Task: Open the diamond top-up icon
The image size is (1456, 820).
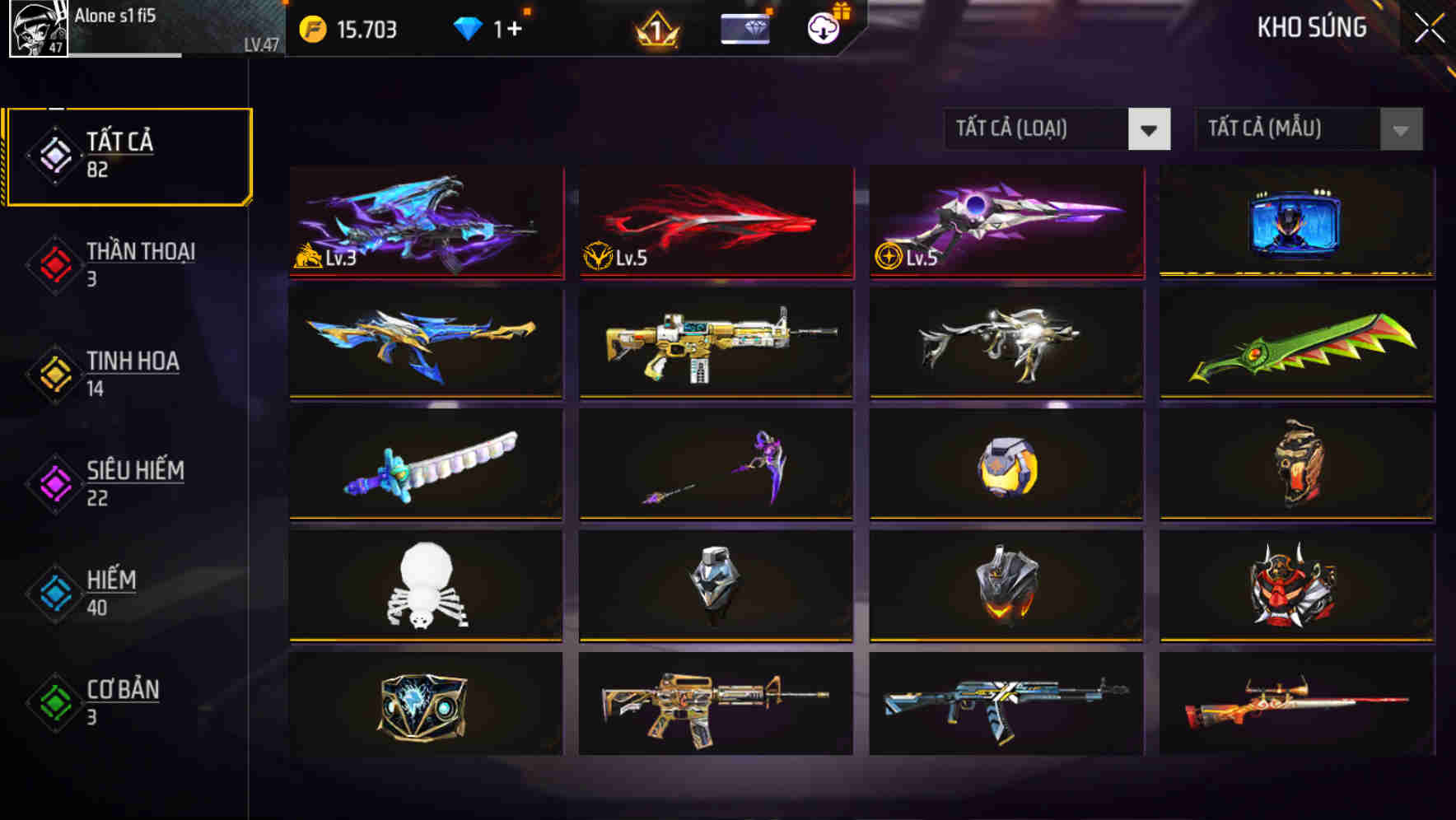Action: tap(468, 26)
